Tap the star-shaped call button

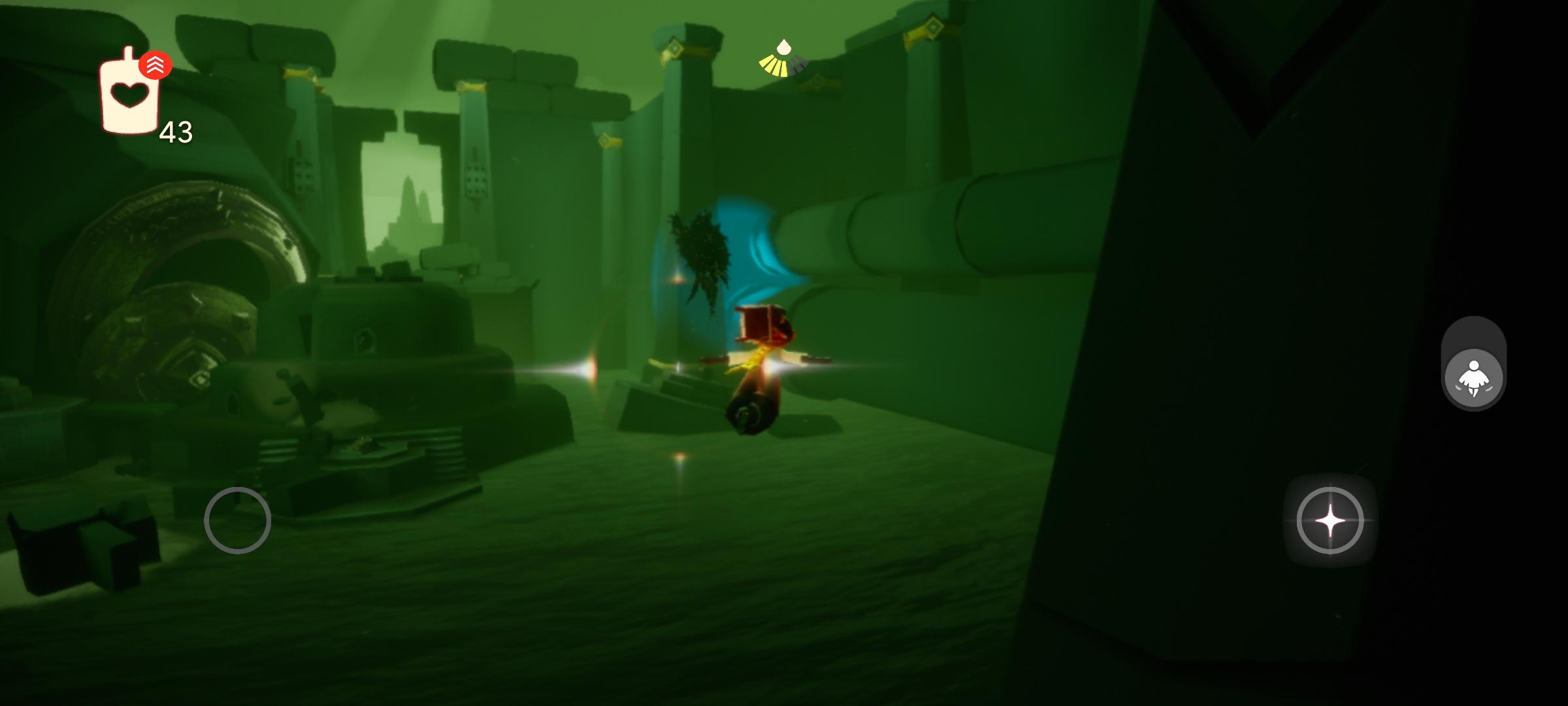tap(1330, 521)
